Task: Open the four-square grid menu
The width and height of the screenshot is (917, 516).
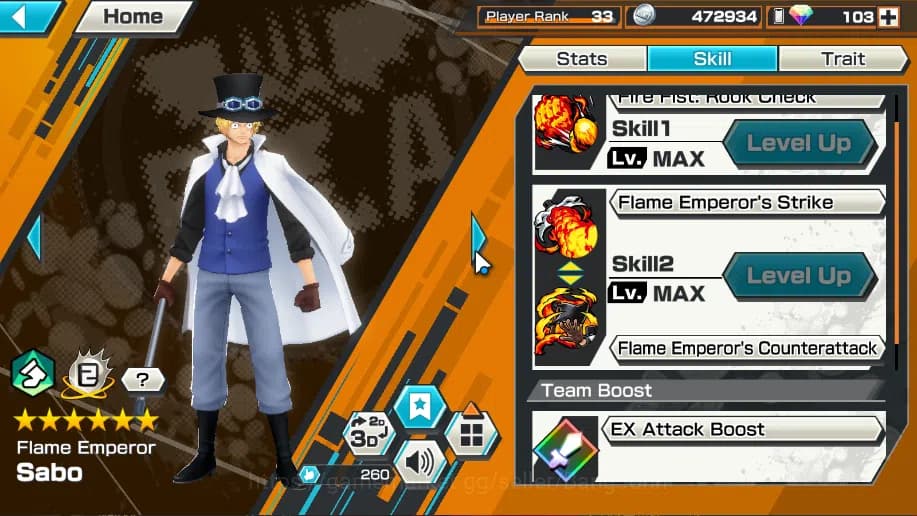Action: click(x=471, y=433)
